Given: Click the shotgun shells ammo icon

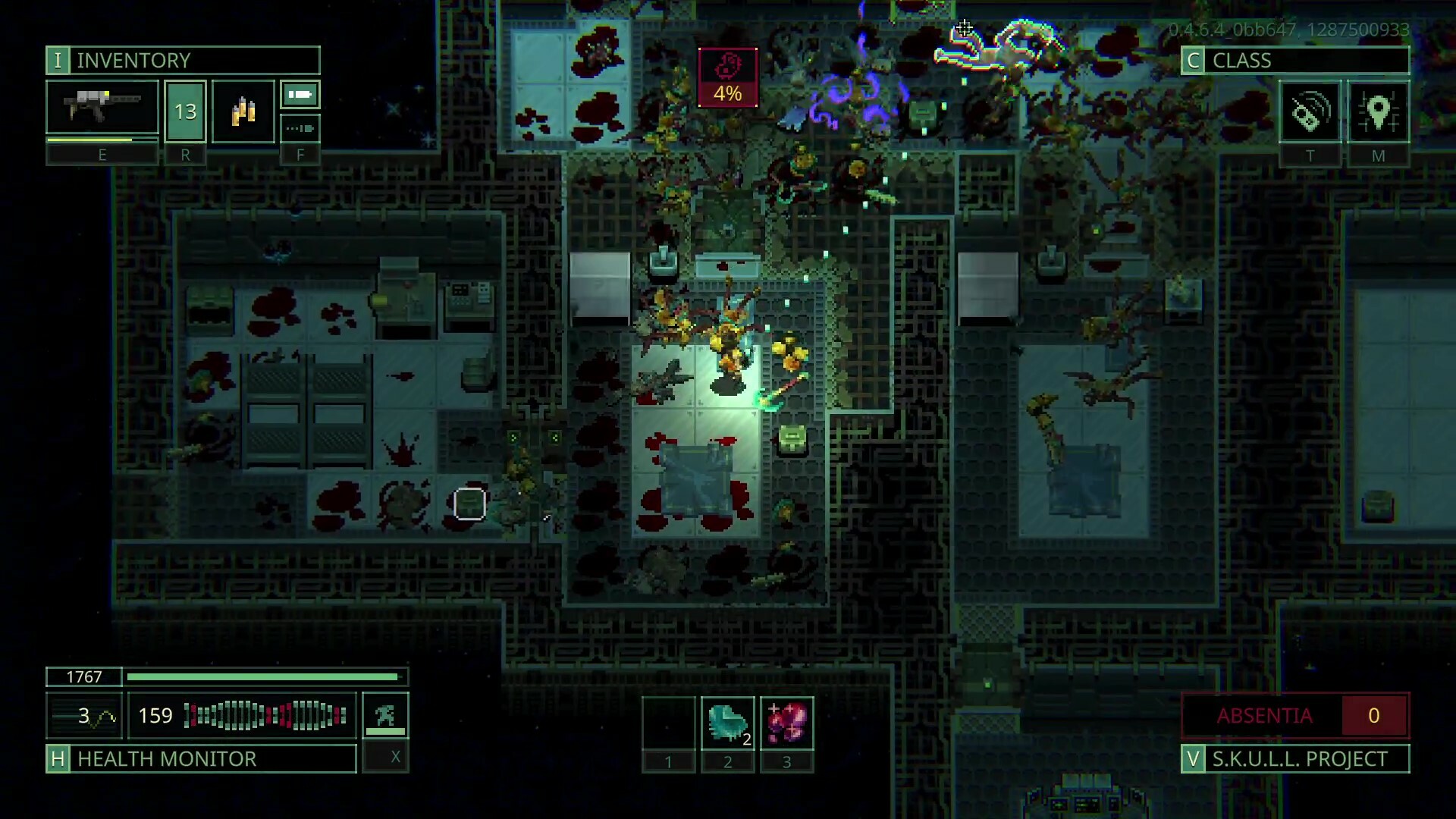Looking at the screenshot, I should [x=243, y=110].
